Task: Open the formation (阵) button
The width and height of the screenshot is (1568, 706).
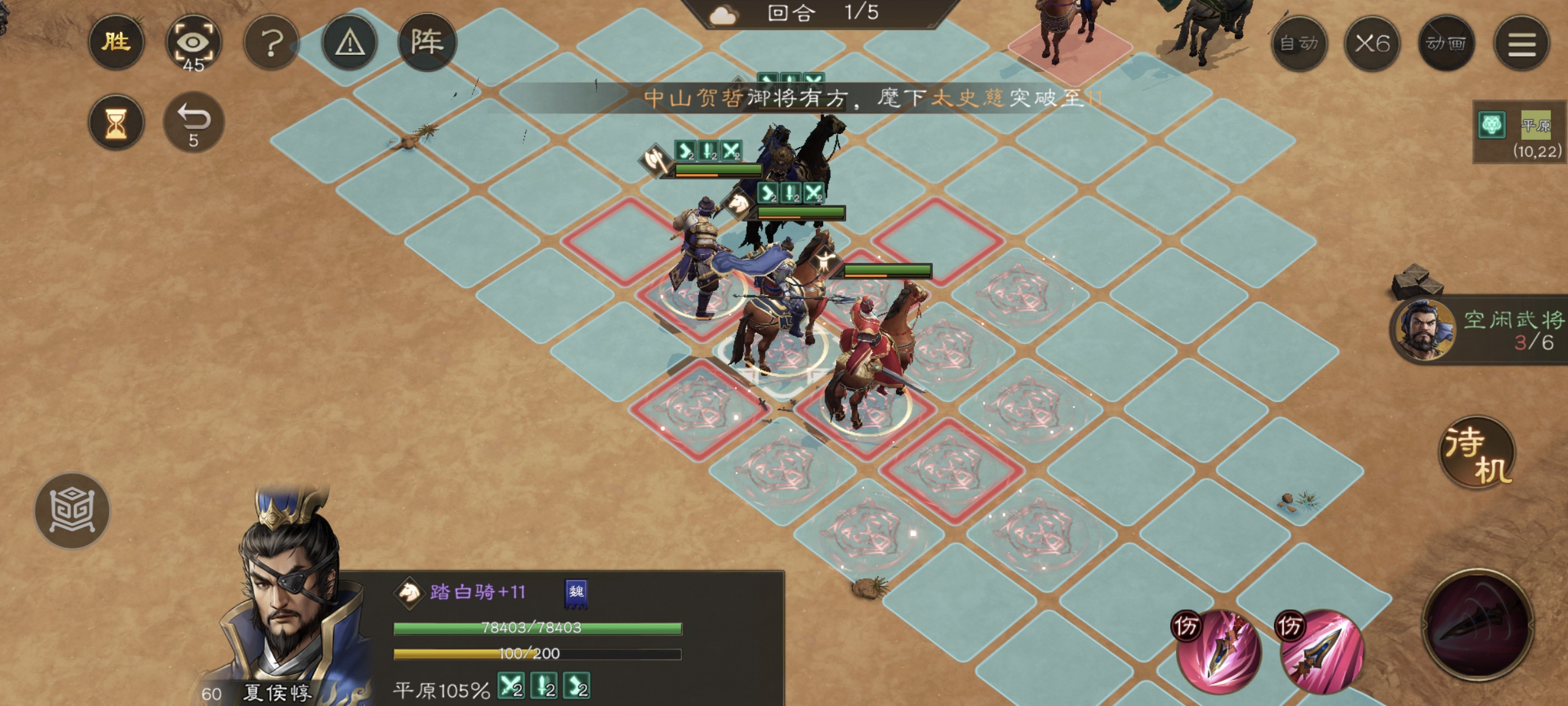Action: [x=427, y=42]
